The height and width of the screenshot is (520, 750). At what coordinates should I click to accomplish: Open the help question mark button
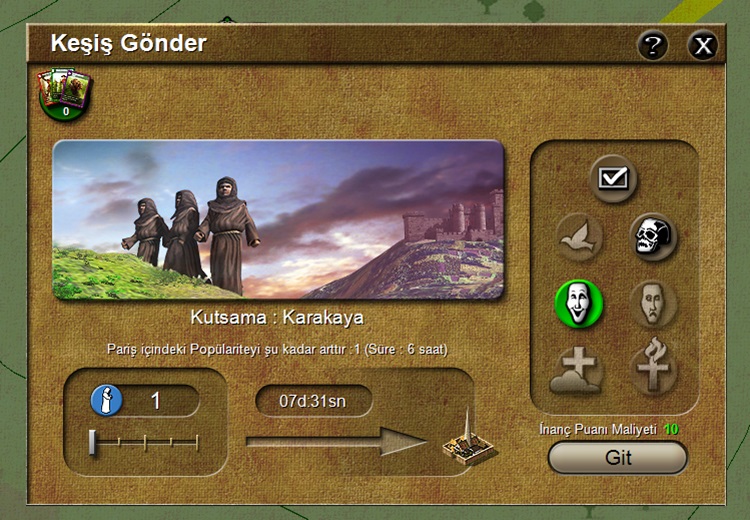(653, 45)
